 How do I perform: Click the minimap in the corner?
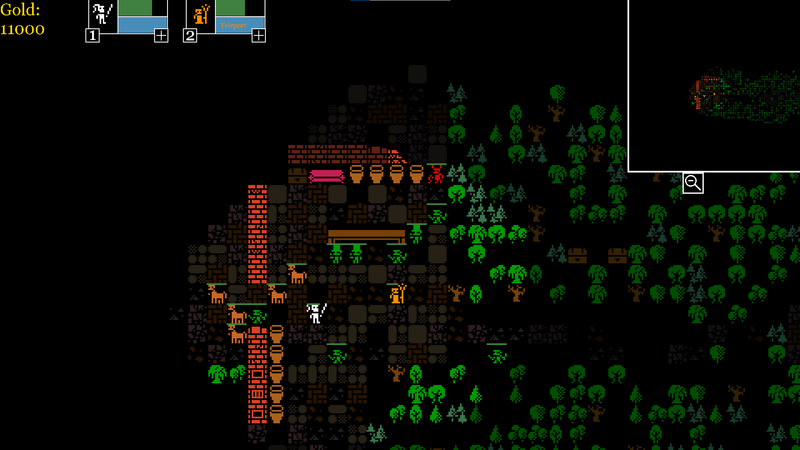713,85
